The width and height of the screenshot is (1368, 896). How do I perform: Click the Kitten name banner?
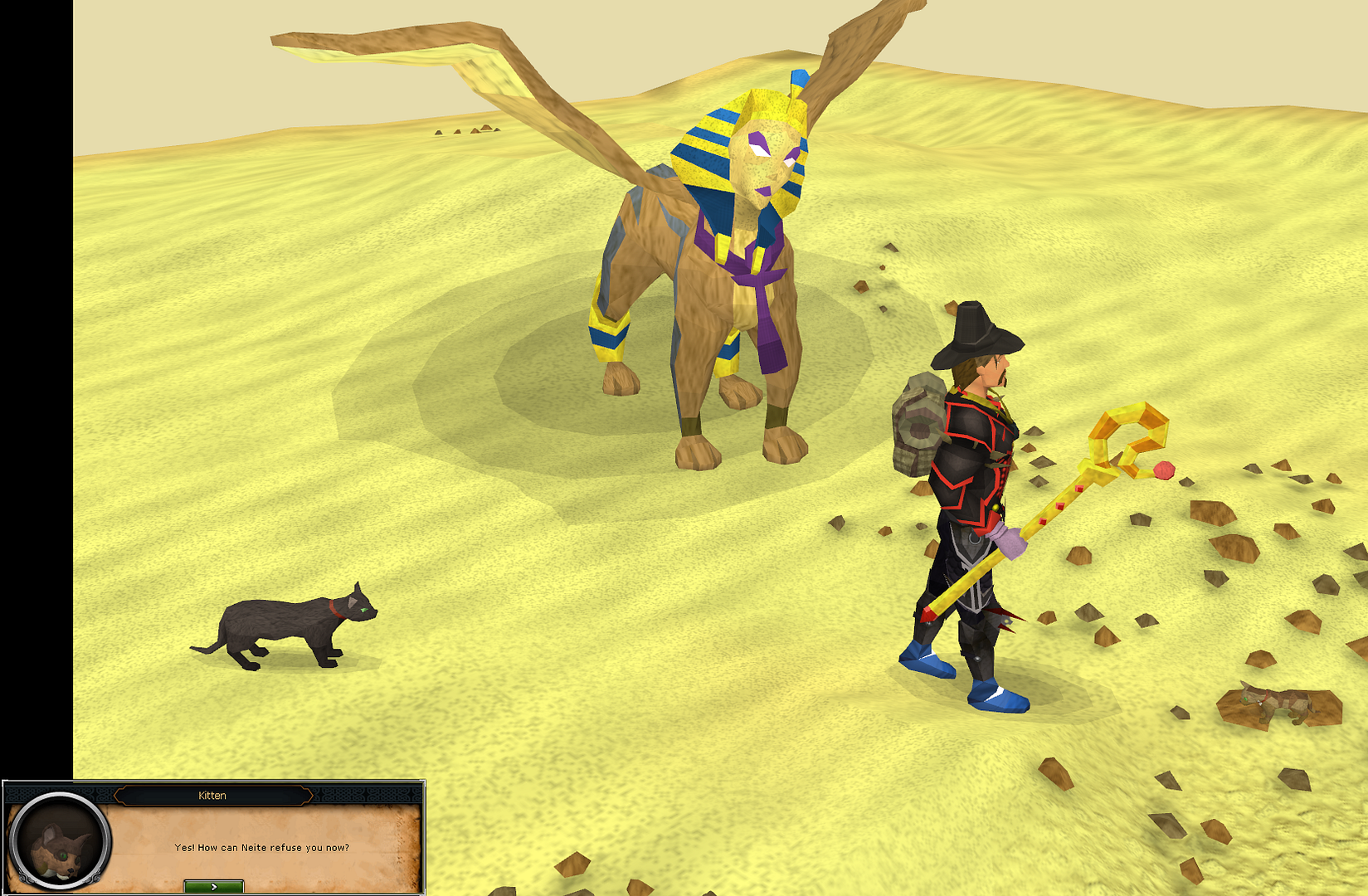pos(213,795)
